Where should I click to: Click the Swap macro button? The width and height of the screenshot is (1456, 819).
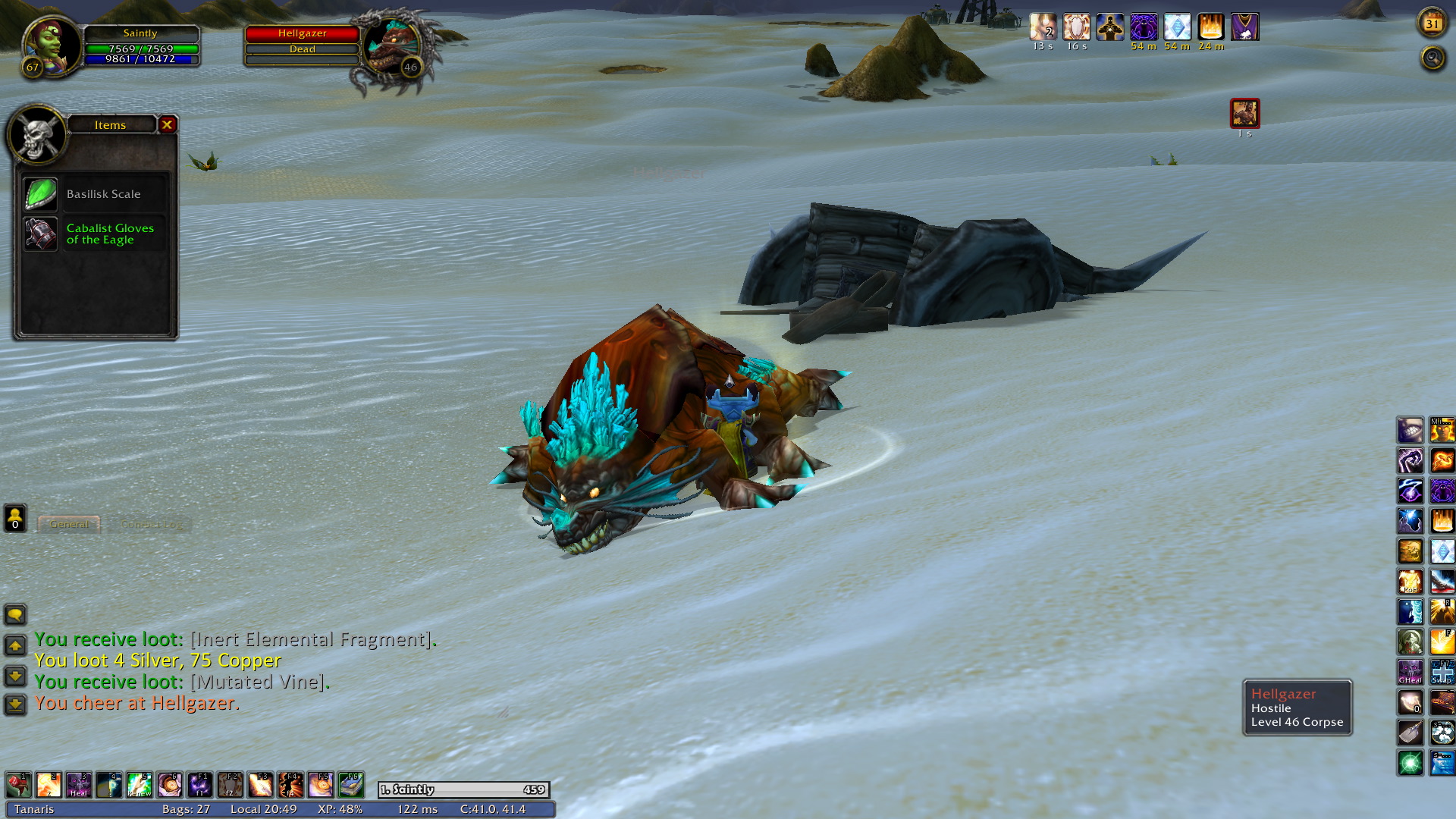click(1442, 672)
